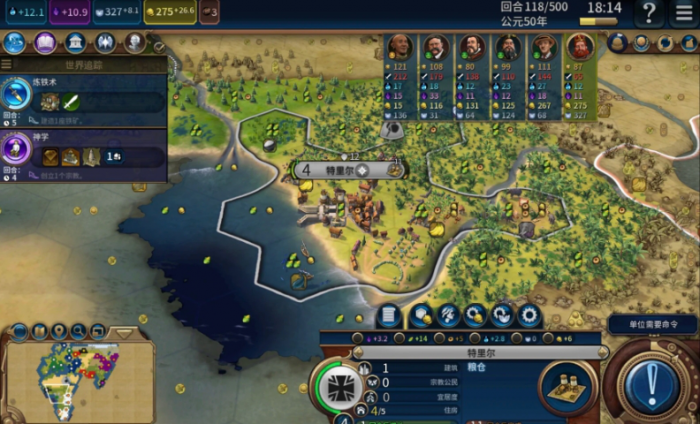This screenshot has width=700, height=424.
Task: Click the 单位需要命令 notification label
Action: pyautogui.click(x=652, y=325)
